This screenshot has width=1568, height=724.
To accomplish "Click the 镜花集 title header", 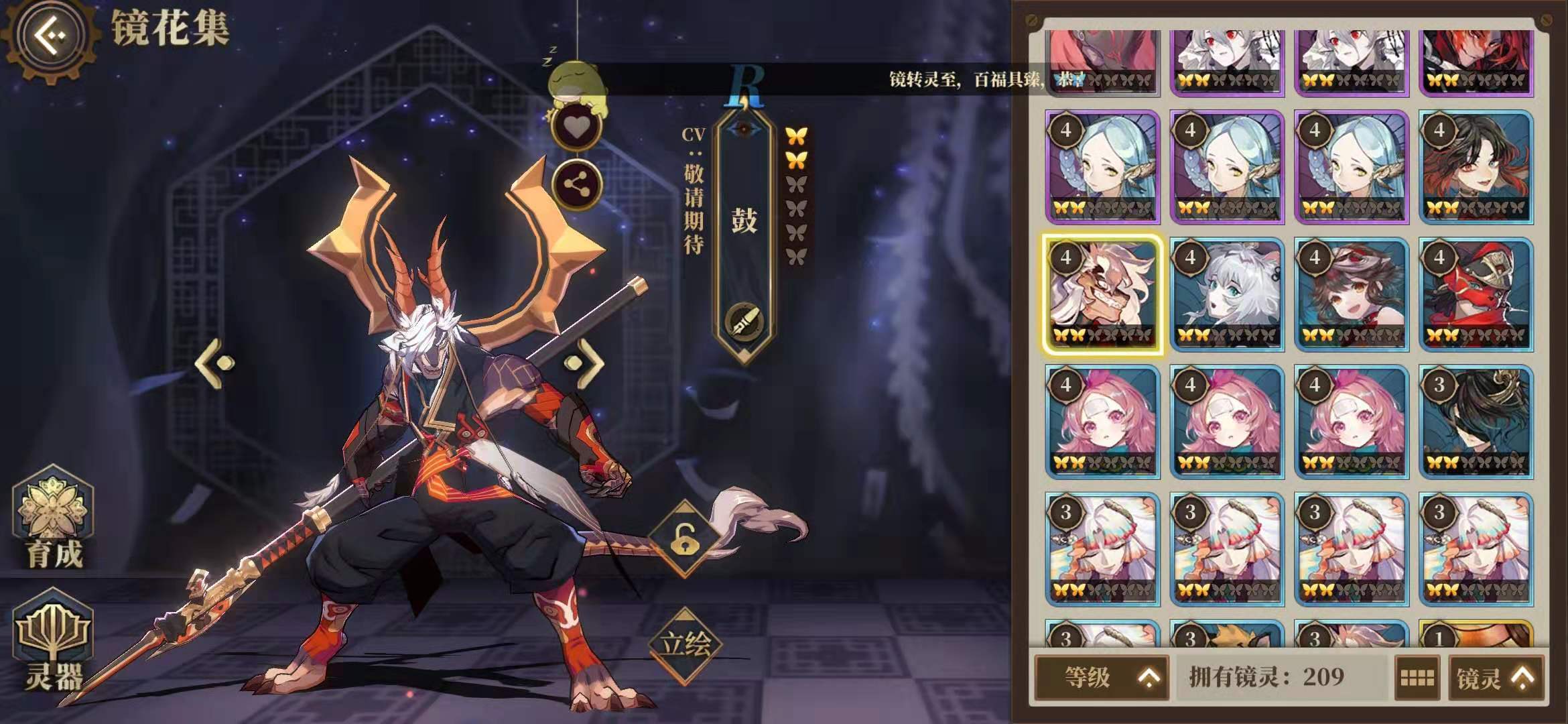I will pos(171,27).
